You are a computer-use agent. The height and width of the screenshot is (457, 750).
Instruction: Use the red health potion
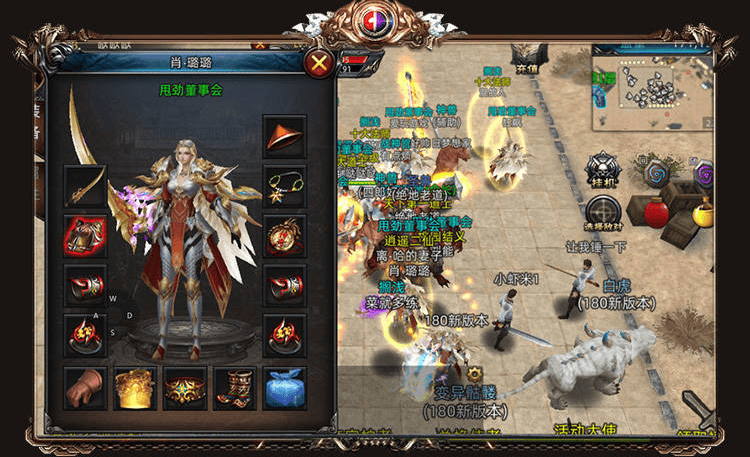[x=657, y=213]
